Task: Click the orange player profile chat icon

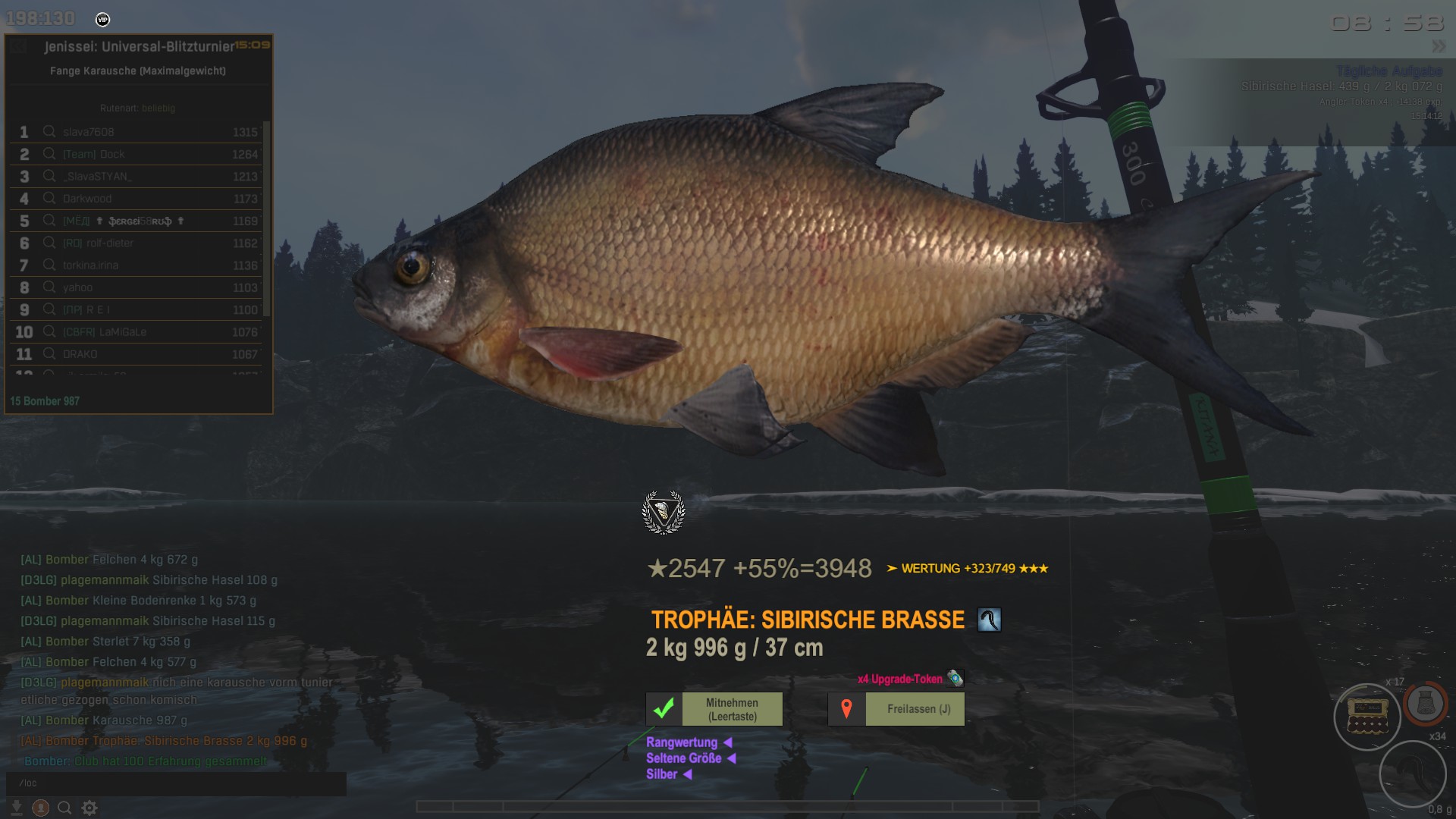Action: click(x=41, y=808)
